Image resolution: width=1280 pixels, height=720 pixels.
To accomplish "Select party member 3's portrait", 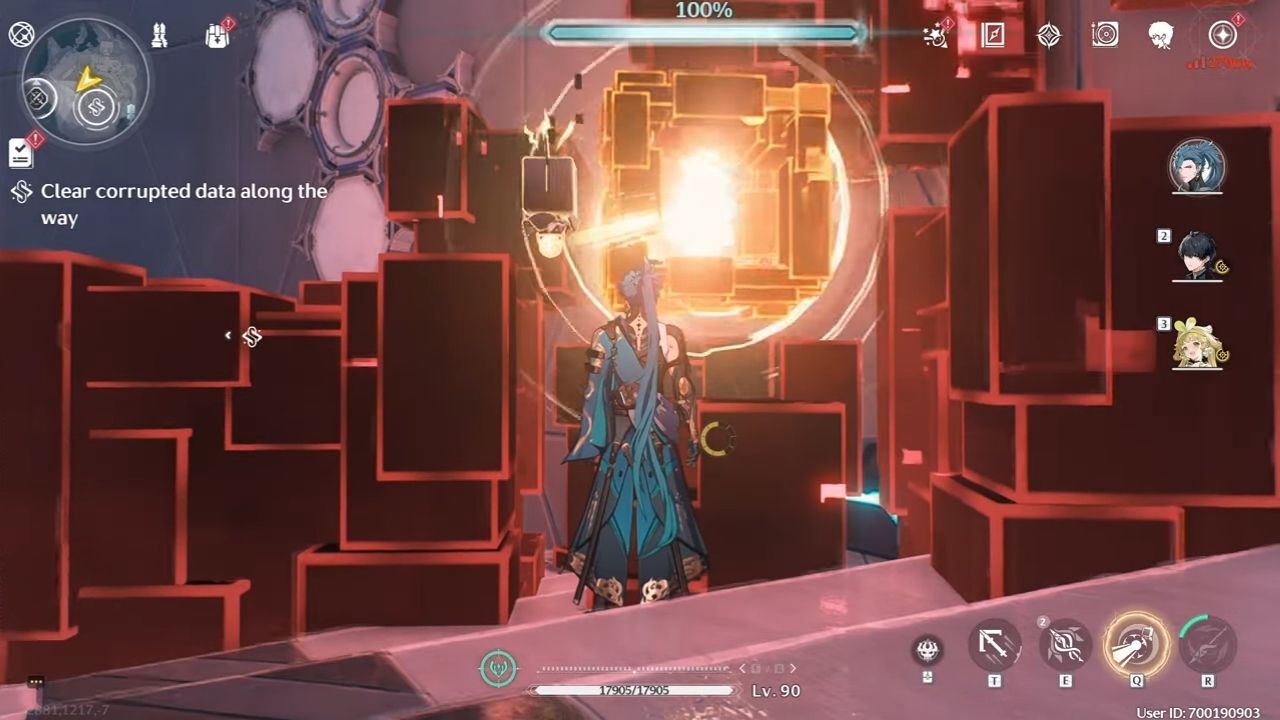I will (1198, 350).
